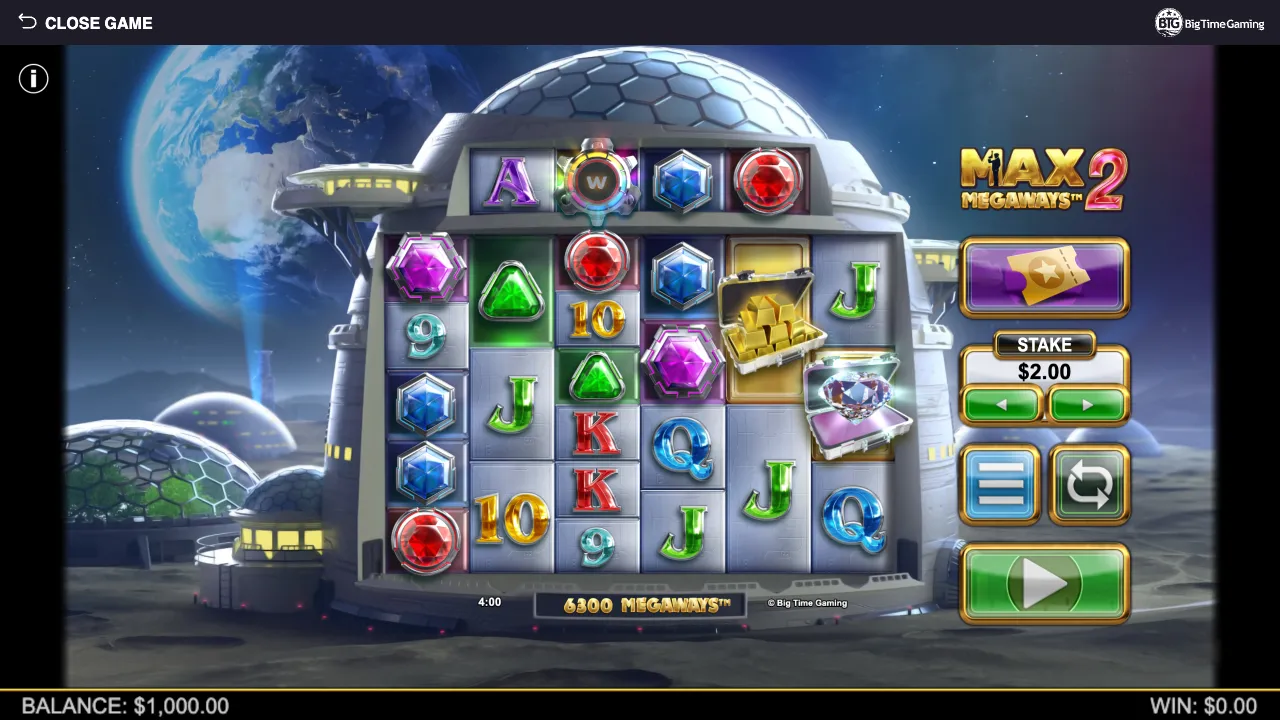Increase the stake with the right arrow
The height and width of the screenshot is (720, 1280).
(1087, 405)
